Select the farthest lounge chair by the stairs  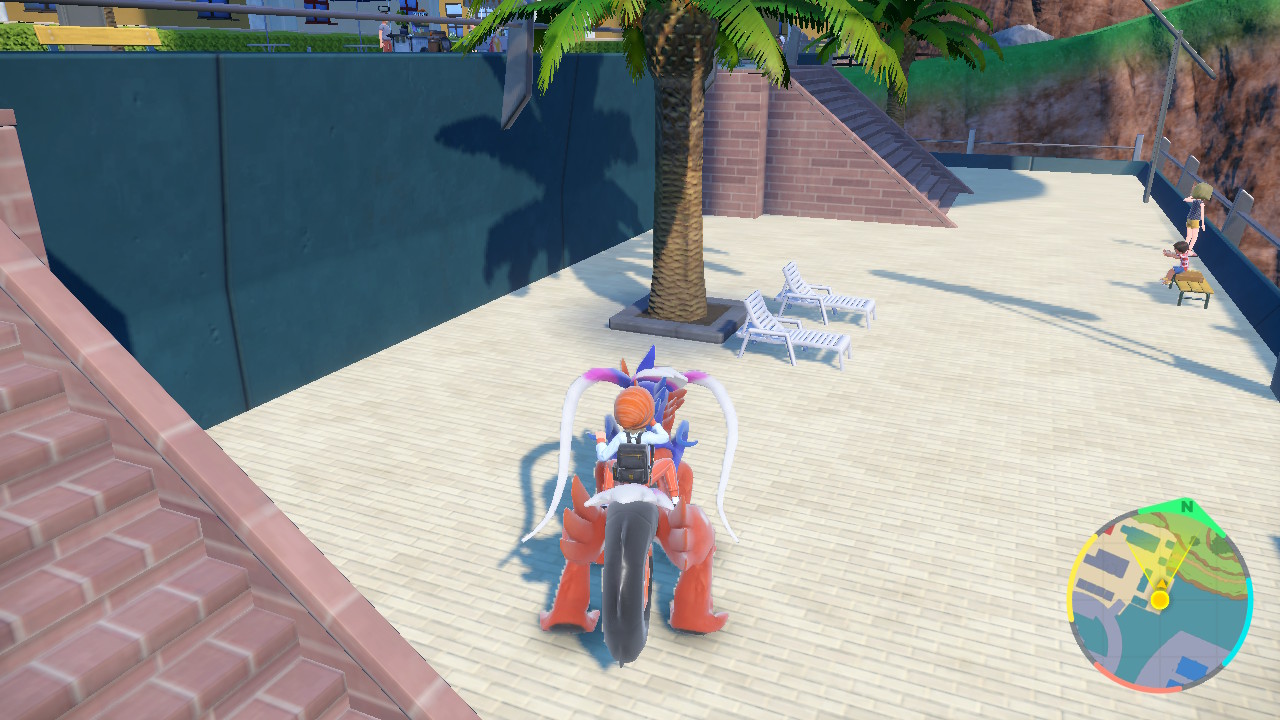click(830, 300)
